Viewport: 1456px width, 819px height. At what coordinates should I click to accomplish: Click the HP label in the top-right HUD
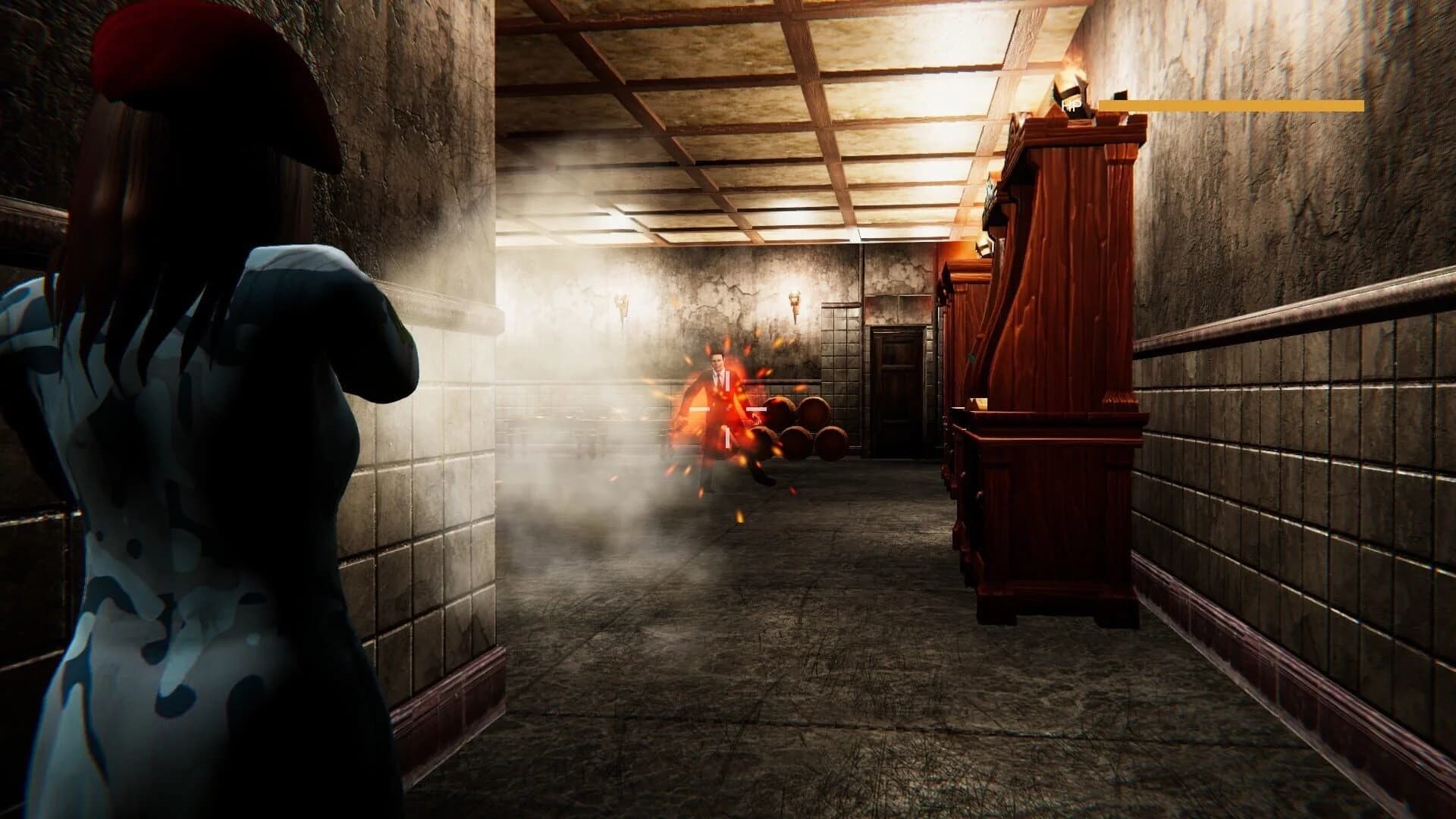tap(1071, 104)
